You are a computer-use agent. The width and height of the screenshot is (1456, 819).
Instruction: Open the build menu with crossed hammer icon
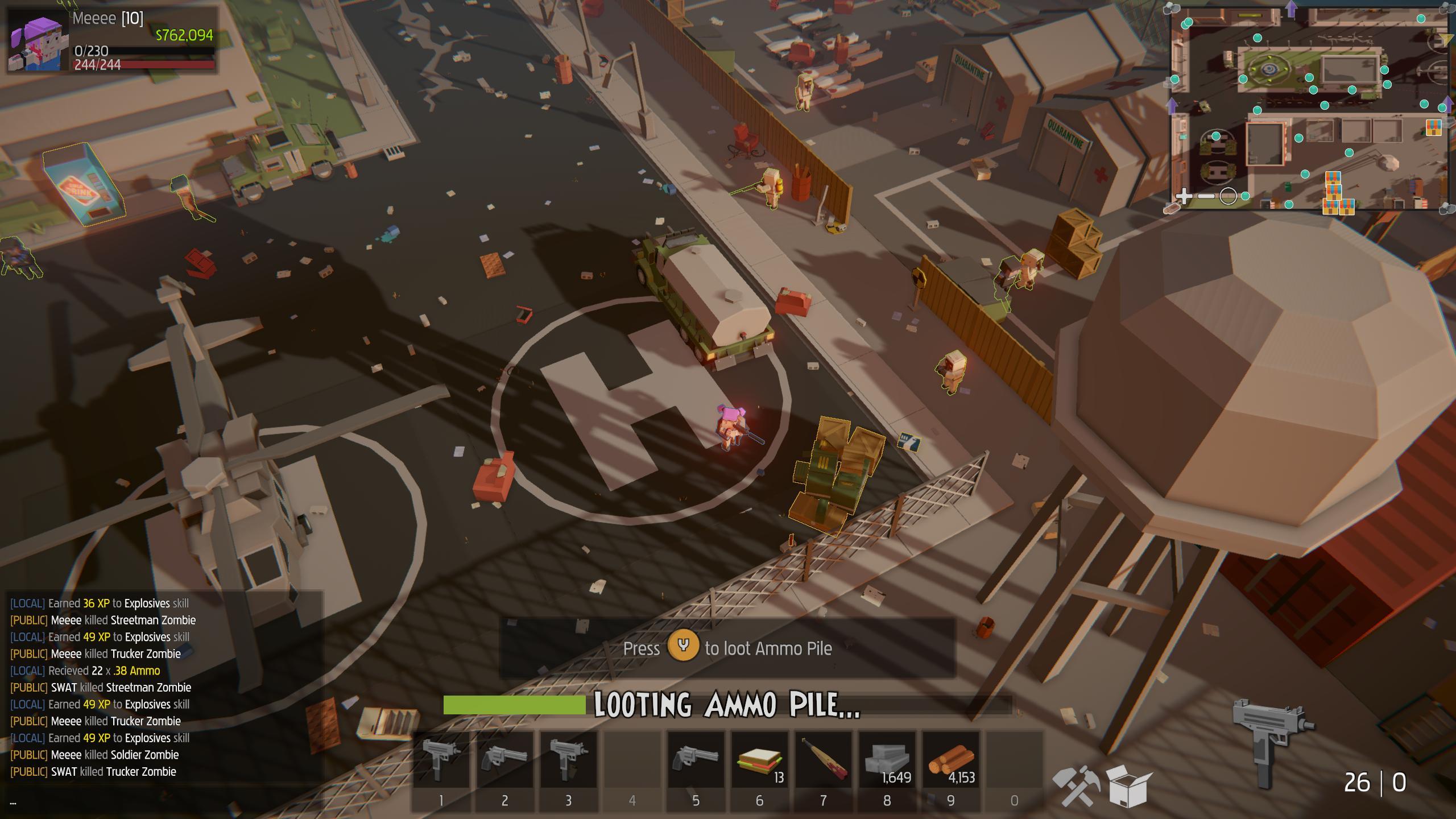point(1076,785)
